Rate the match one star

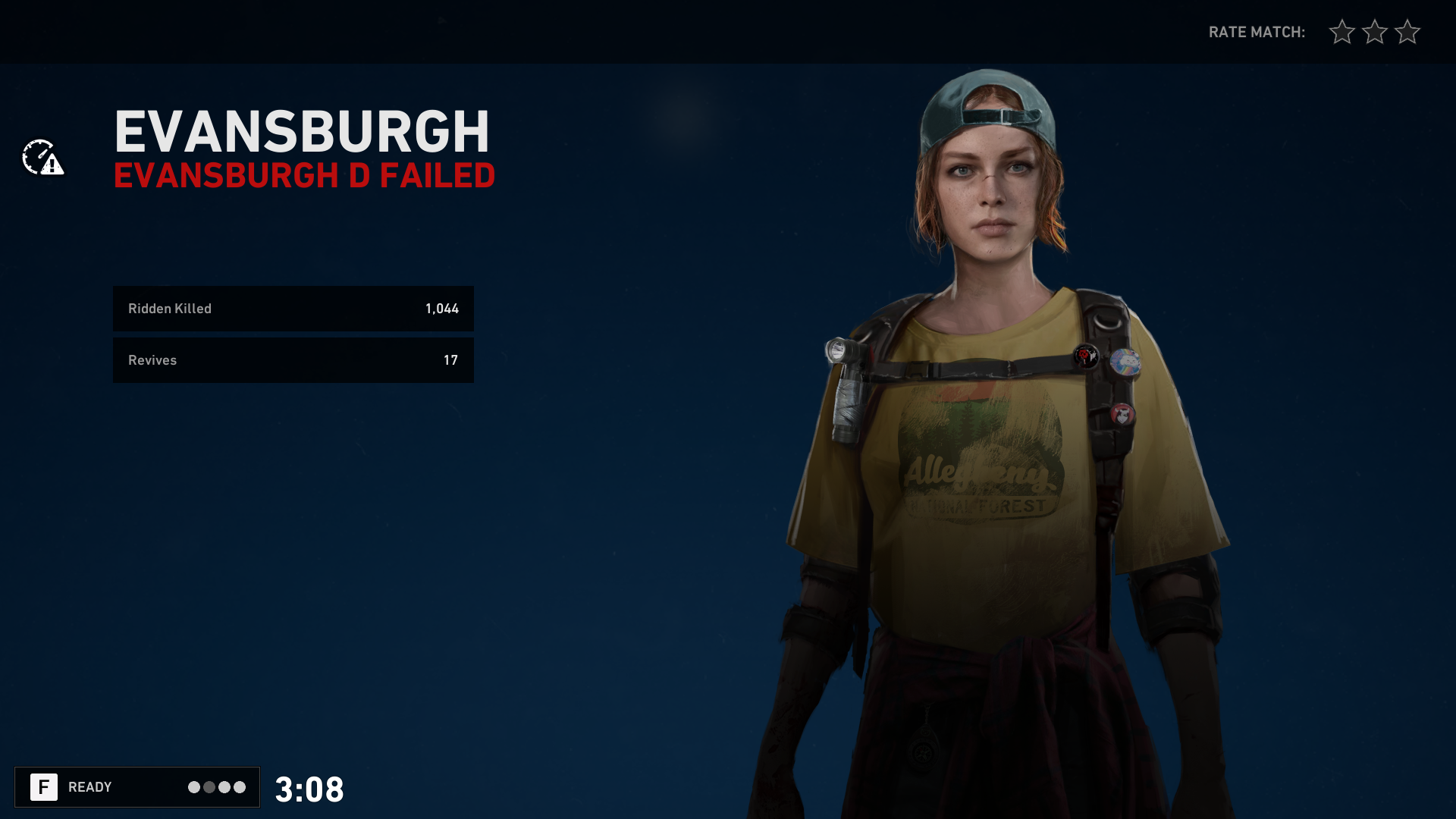1341,32
